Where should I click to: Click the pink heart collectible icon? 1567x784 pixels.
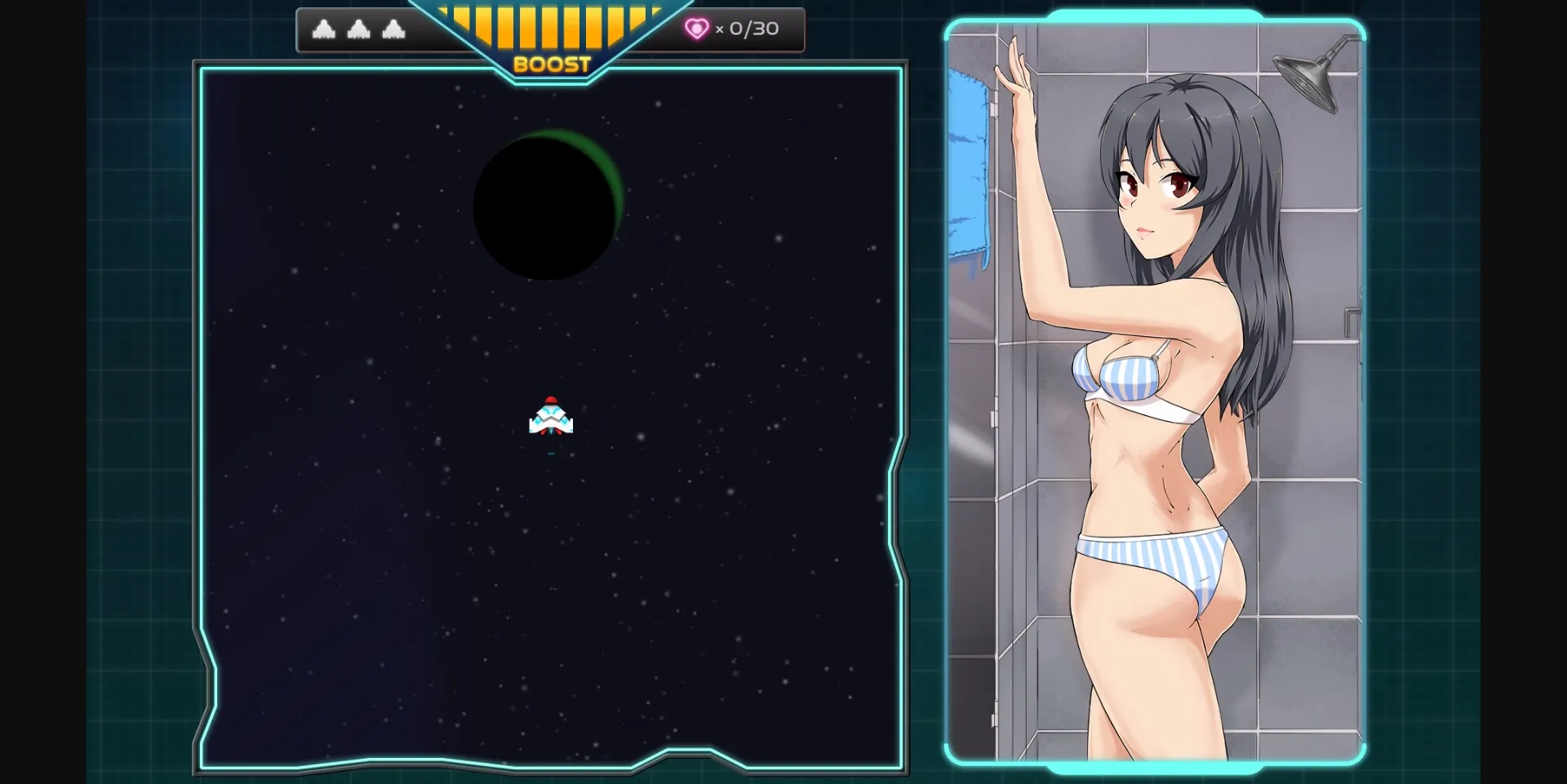coord(696,29)
